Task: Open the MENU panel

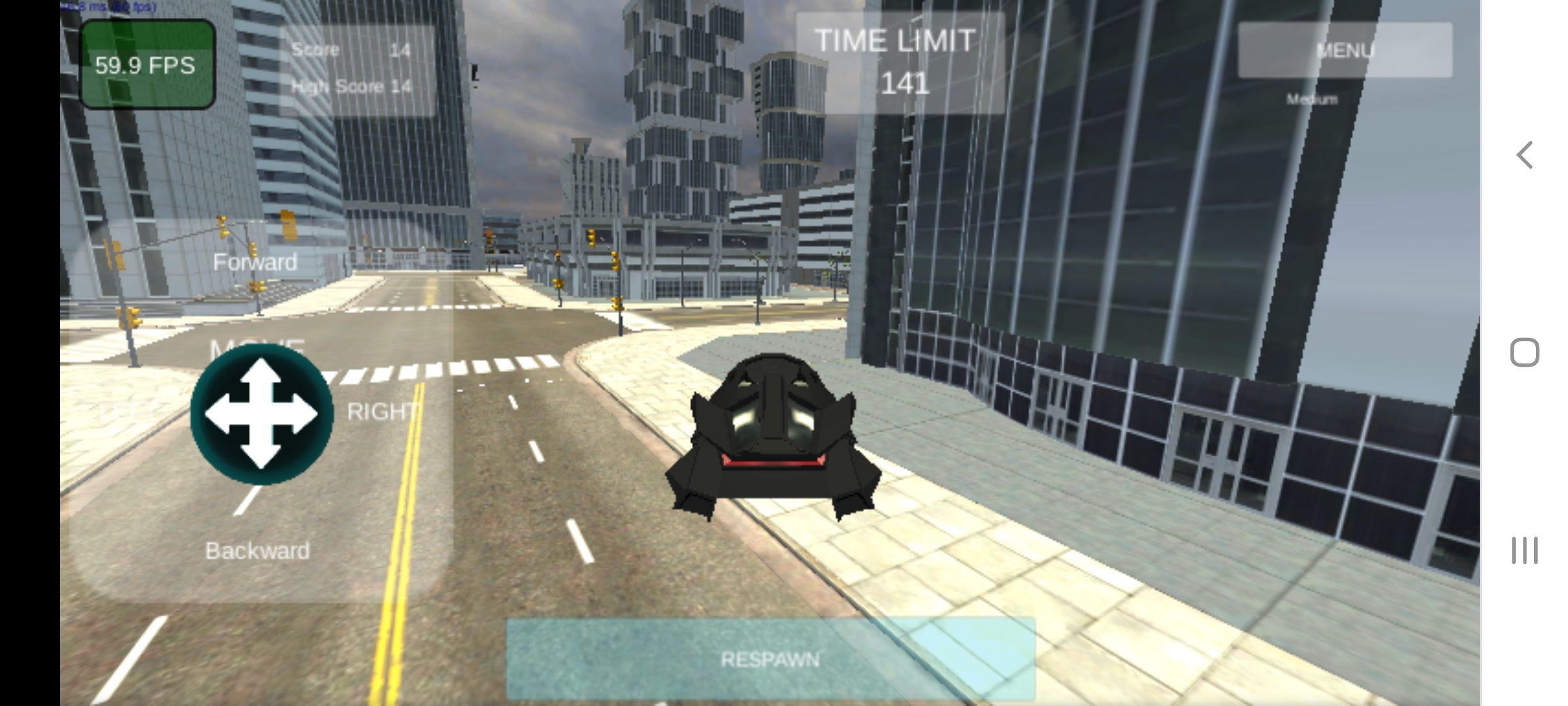Action: pyautogui.click(x=1345, y=49)
